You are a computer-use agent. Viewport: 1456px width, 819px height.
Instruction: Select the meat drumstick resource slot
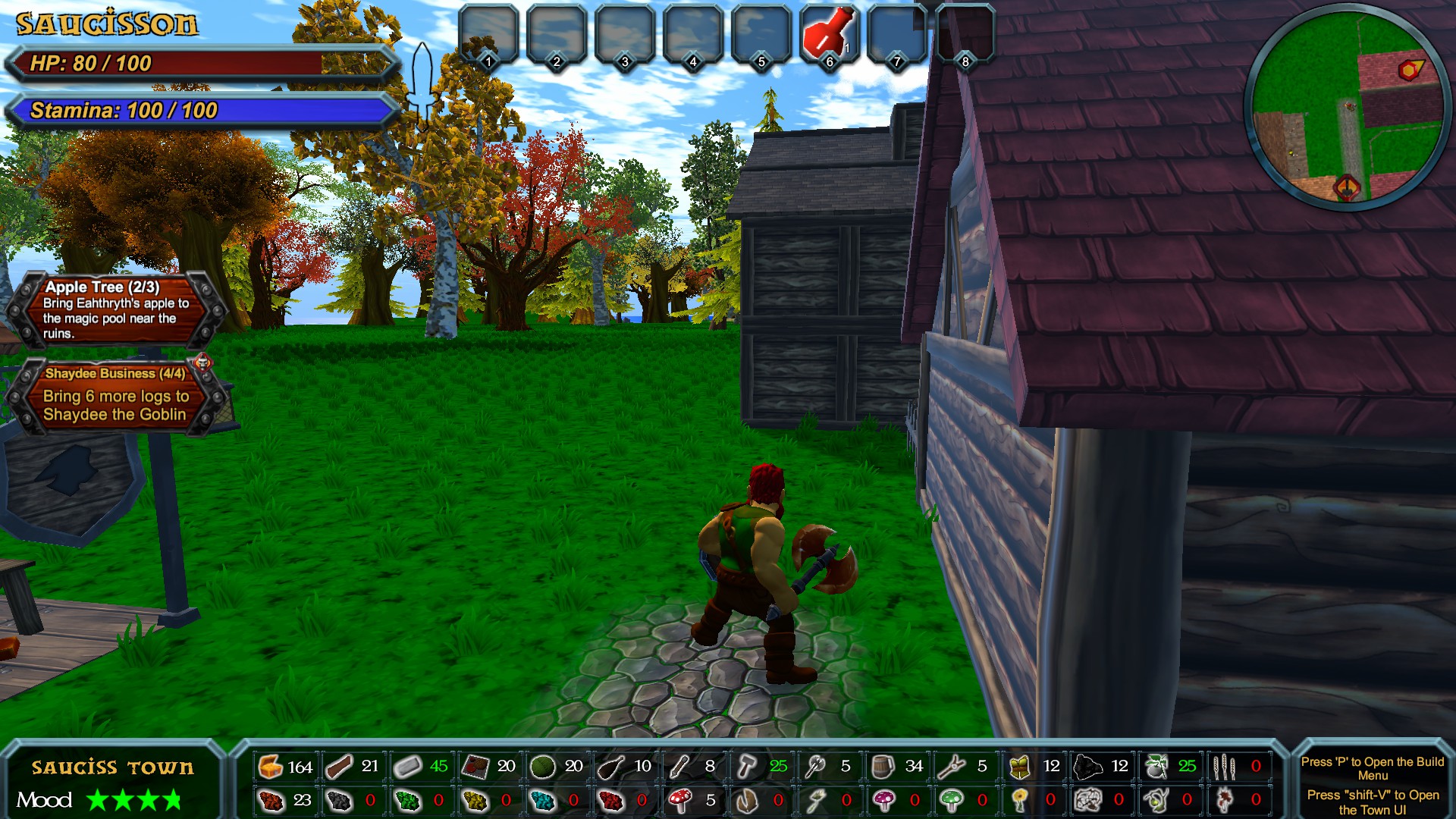coord(611,767)
